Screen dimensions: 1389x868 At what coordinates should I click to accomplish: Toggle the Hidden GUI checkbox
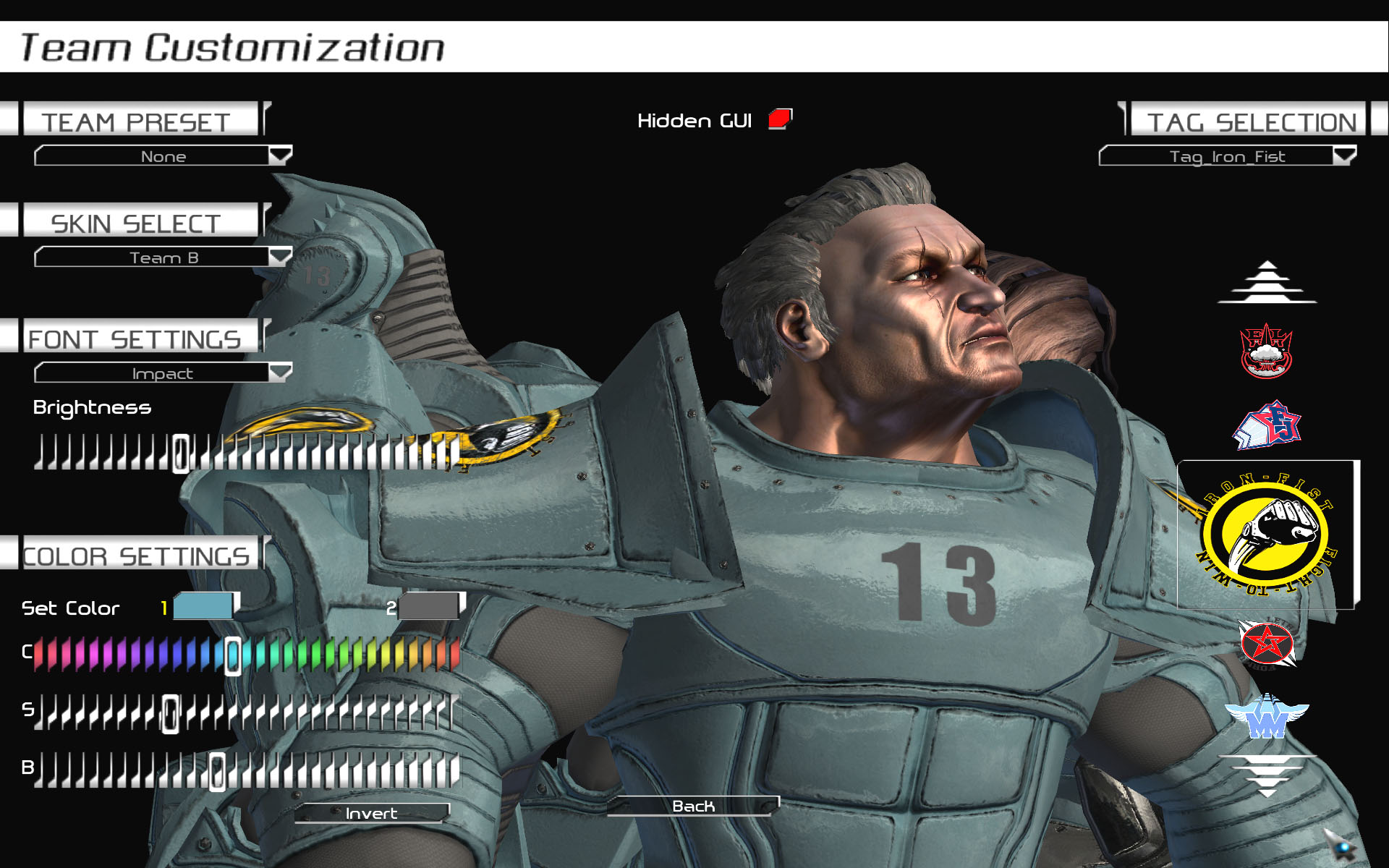click(780, 119)
